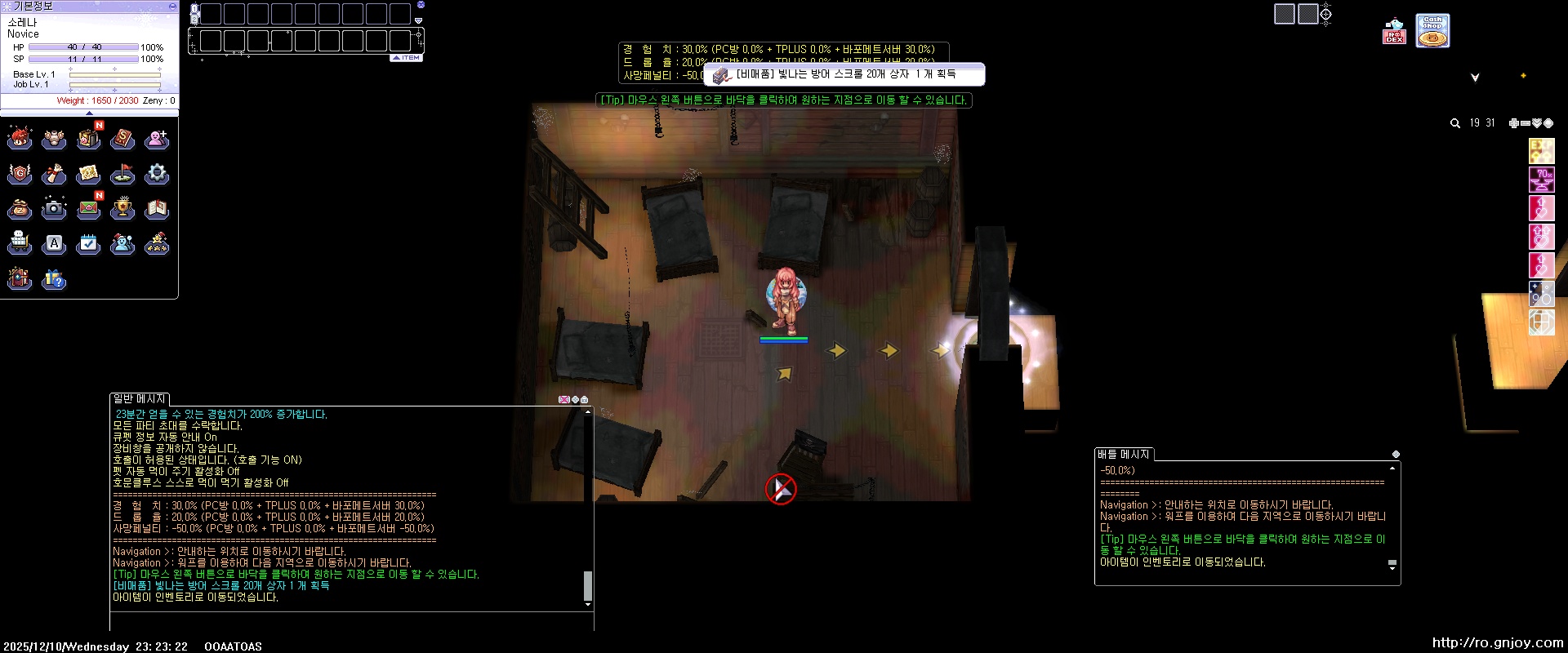
Task: Open the gold trophy achievements icon
Action: tap(122, 209)
